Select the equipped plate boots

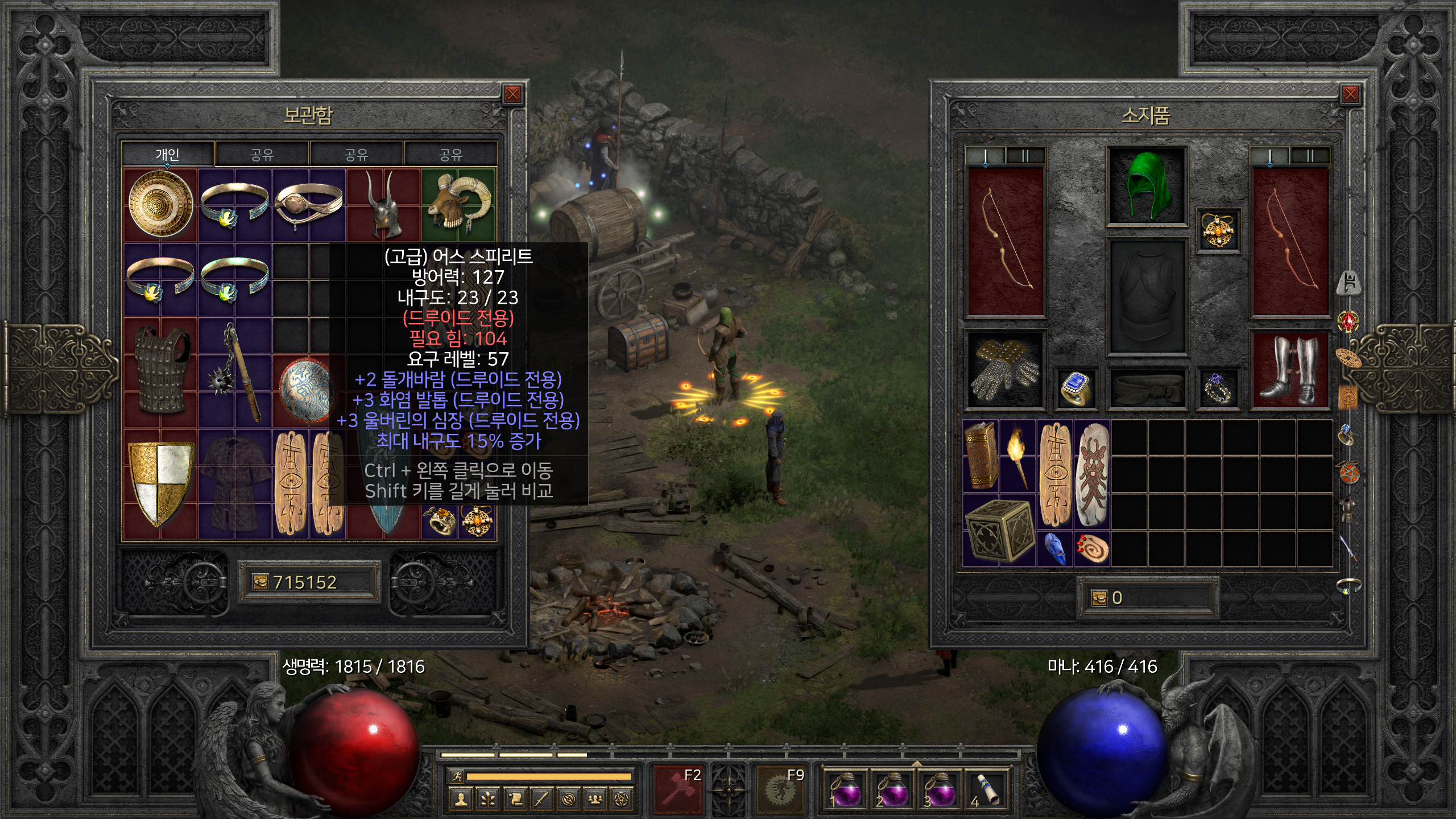point(1289,370)
